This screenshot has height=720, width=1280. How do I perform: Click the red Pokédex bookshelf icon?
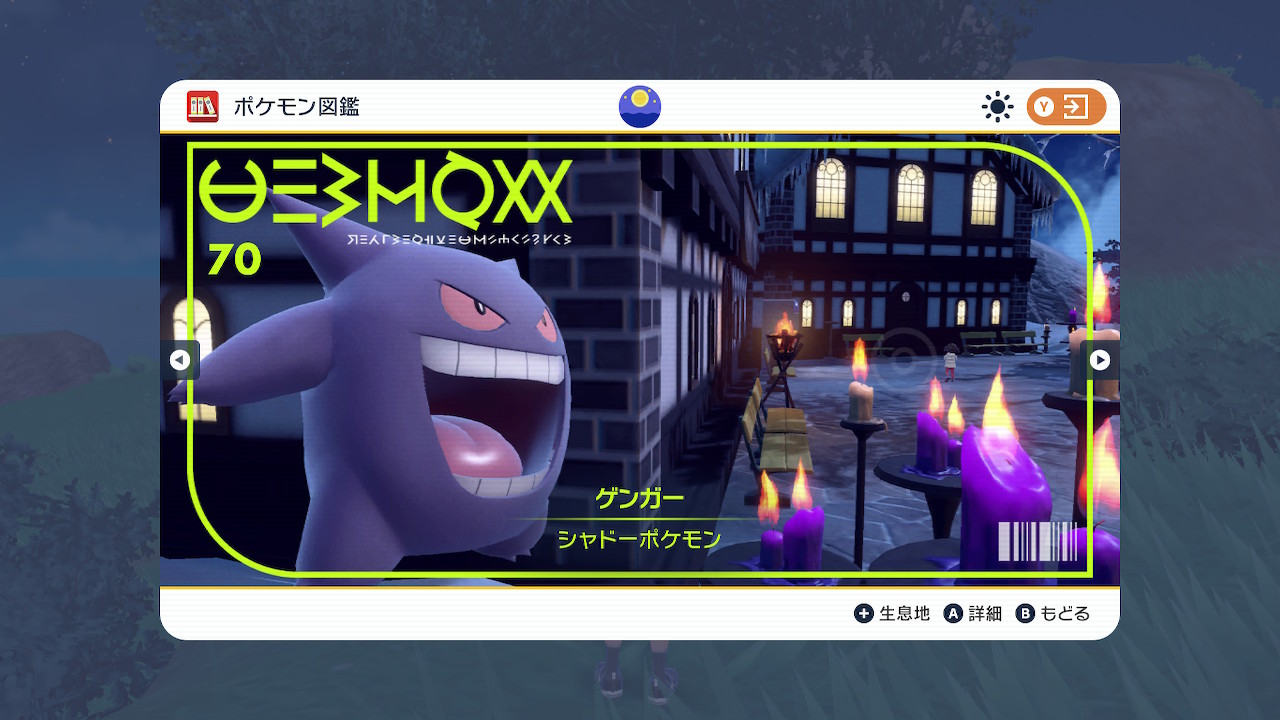(x=203, y=107)
